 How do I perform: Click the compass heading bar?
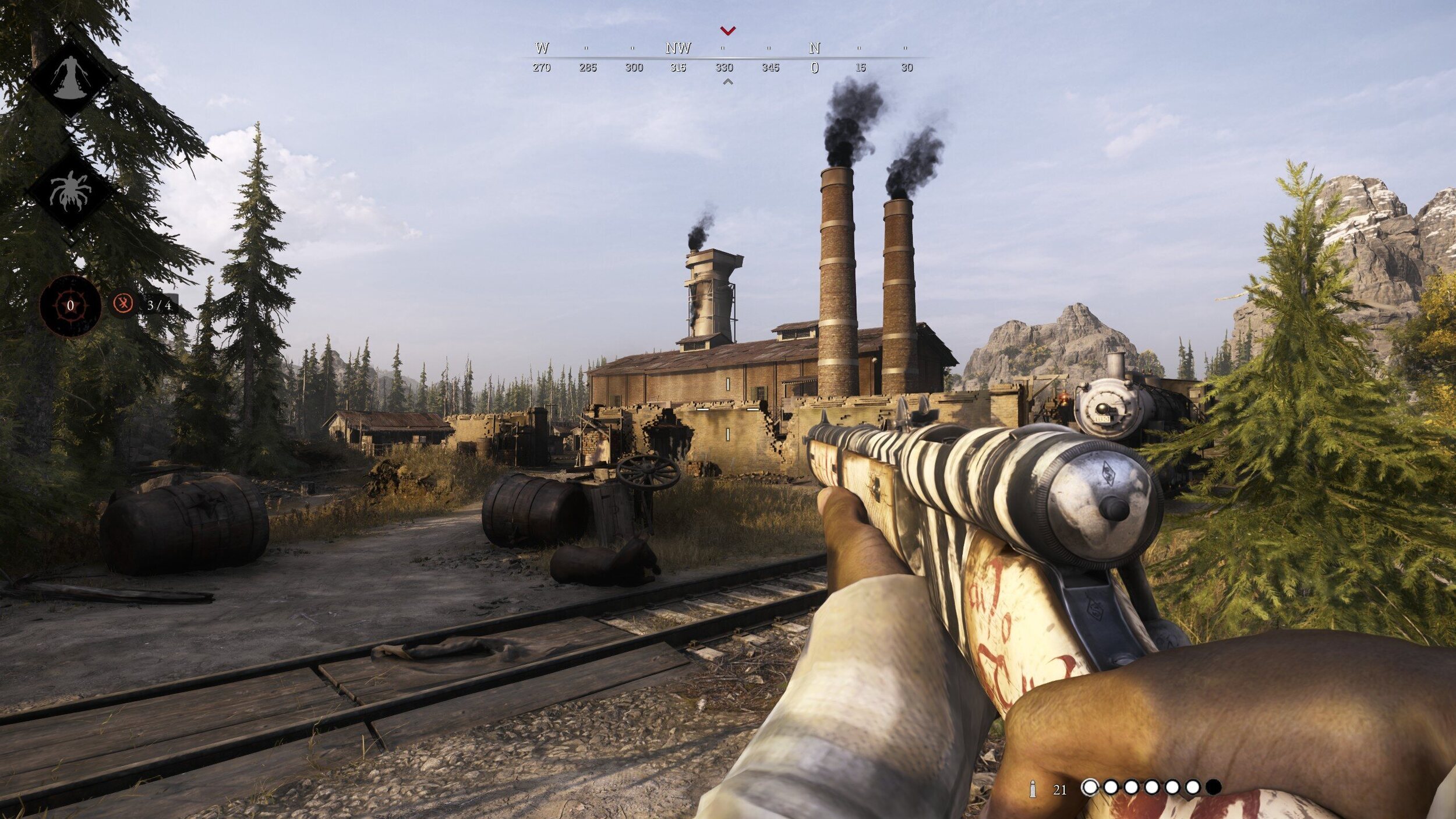point(724,58)
